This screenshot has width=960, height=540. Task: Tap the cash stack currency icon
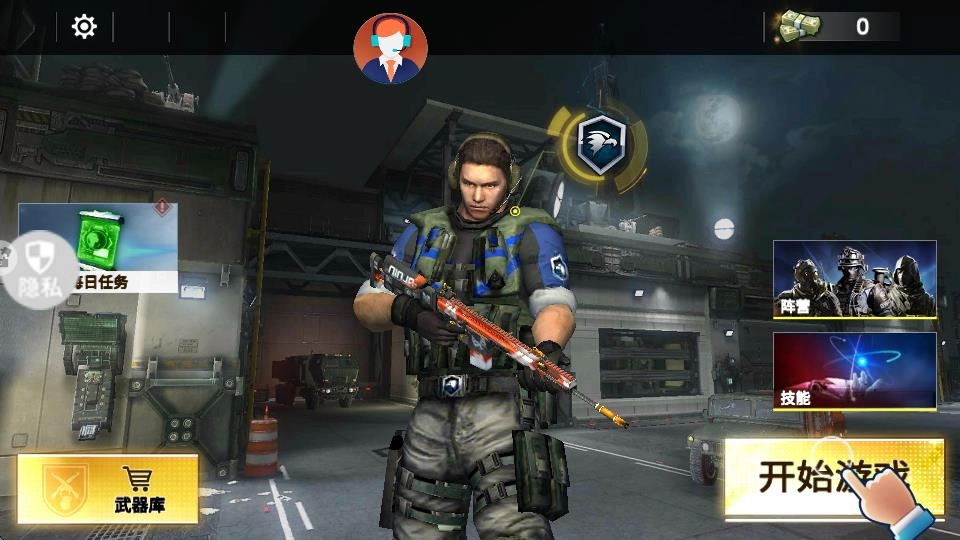tap(800, 26)
